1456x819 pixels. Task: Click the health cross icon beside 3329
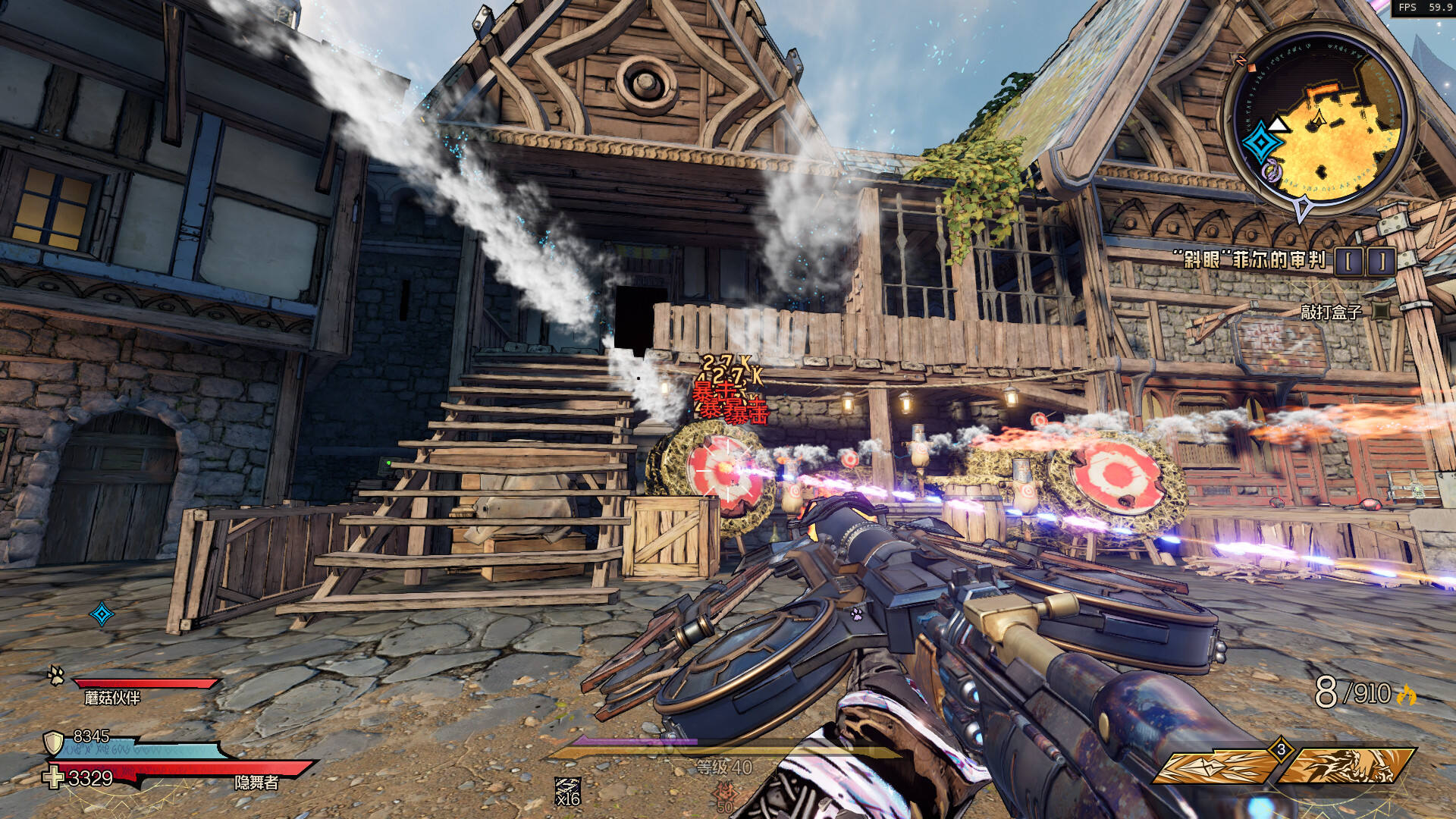(53, 777)
